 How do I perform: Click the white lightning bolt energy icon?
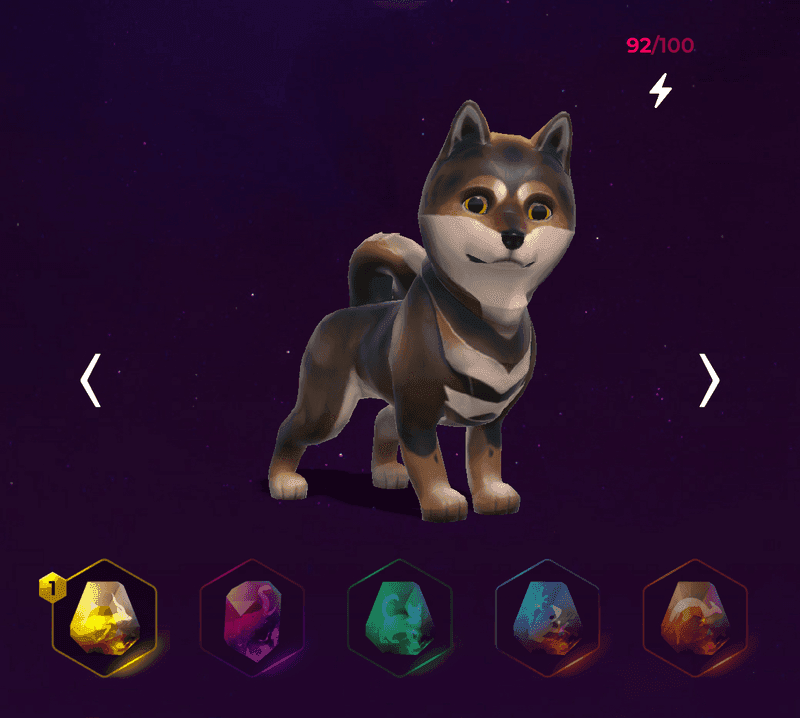pos(660,91)
